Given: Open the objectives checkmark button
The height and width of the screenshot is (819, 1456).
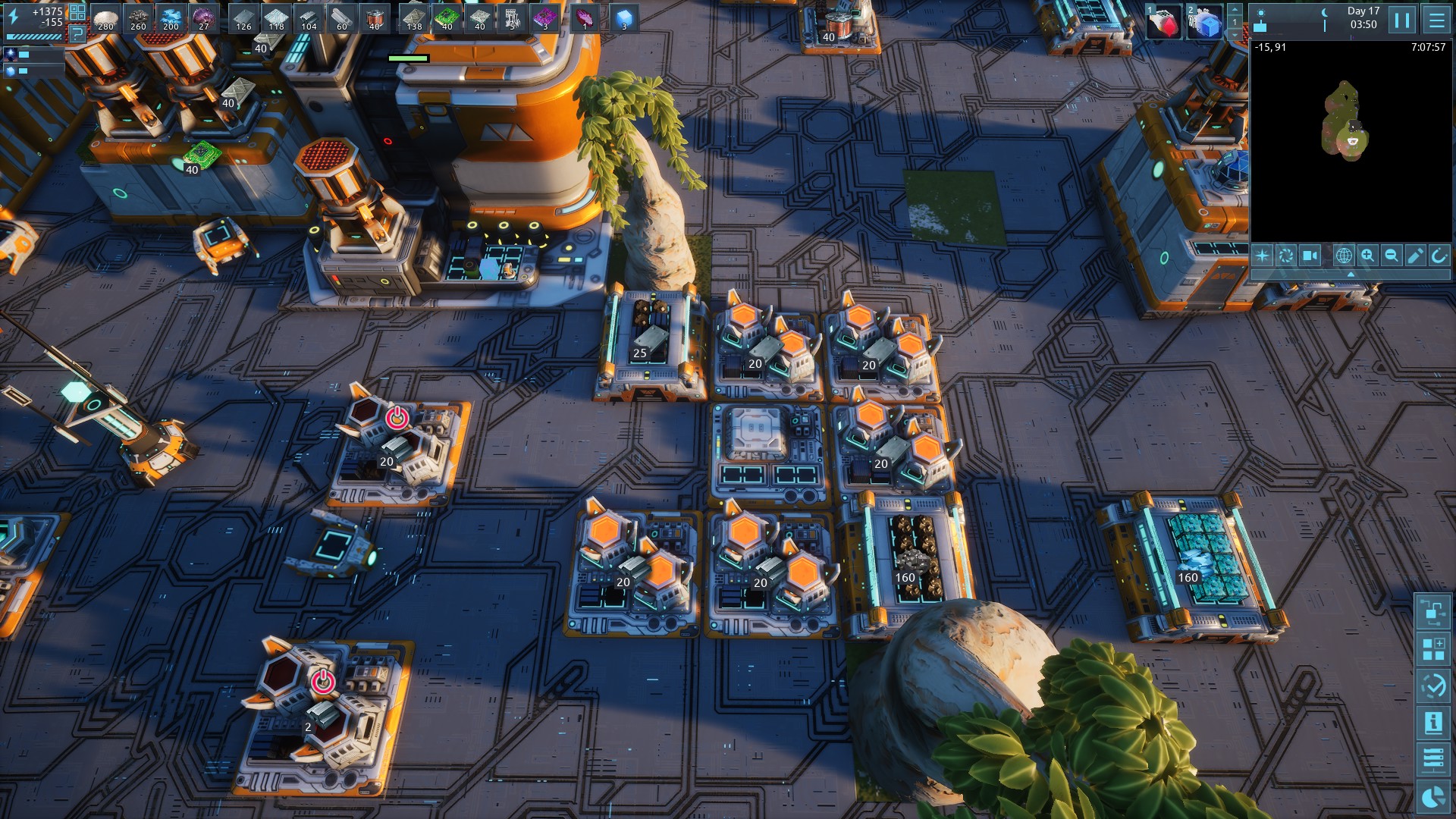Looking at the screenshot, I should coord(1432,686).
